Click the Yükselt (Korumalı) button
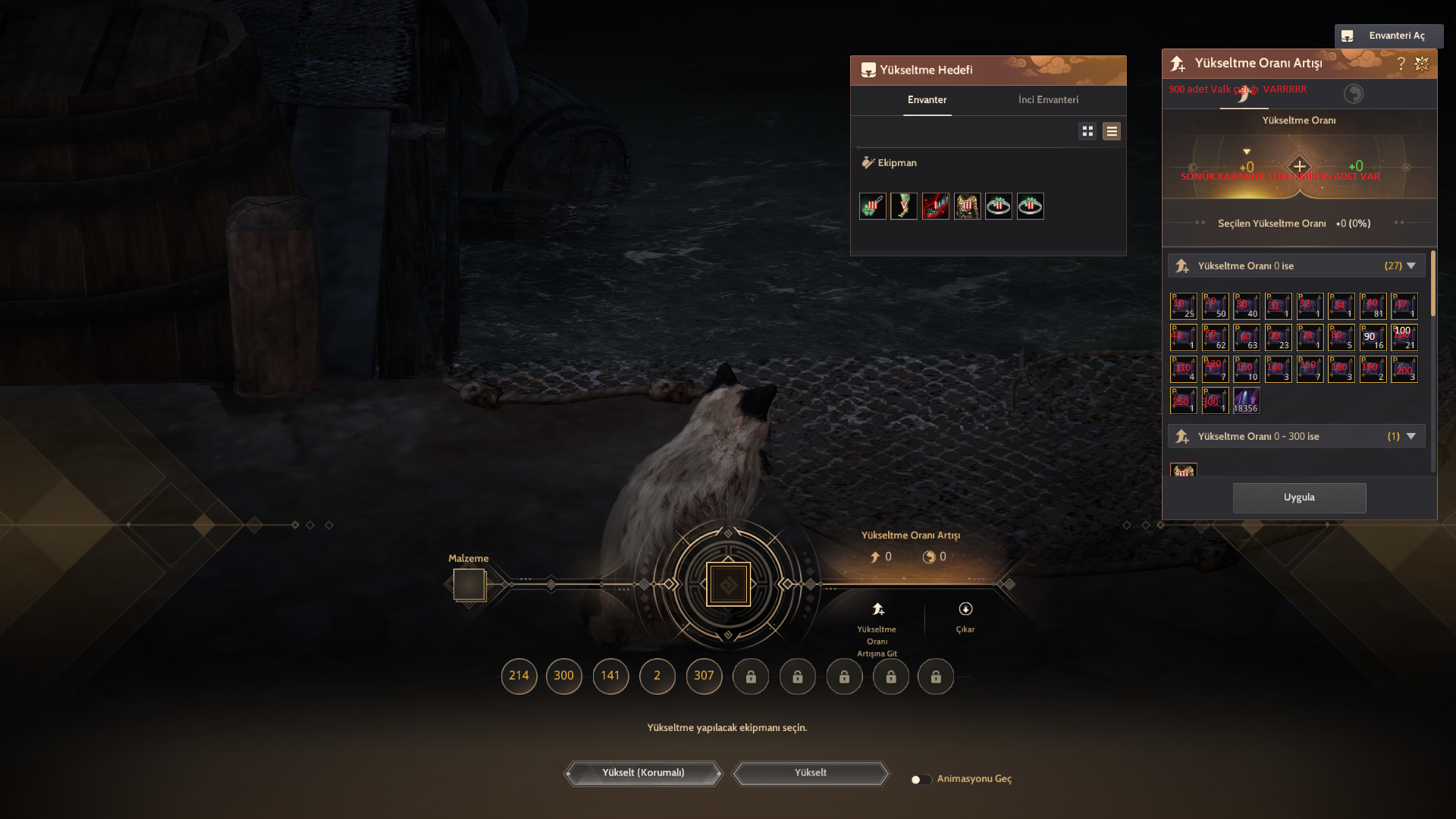1456x819 pixels. [643, 773]
